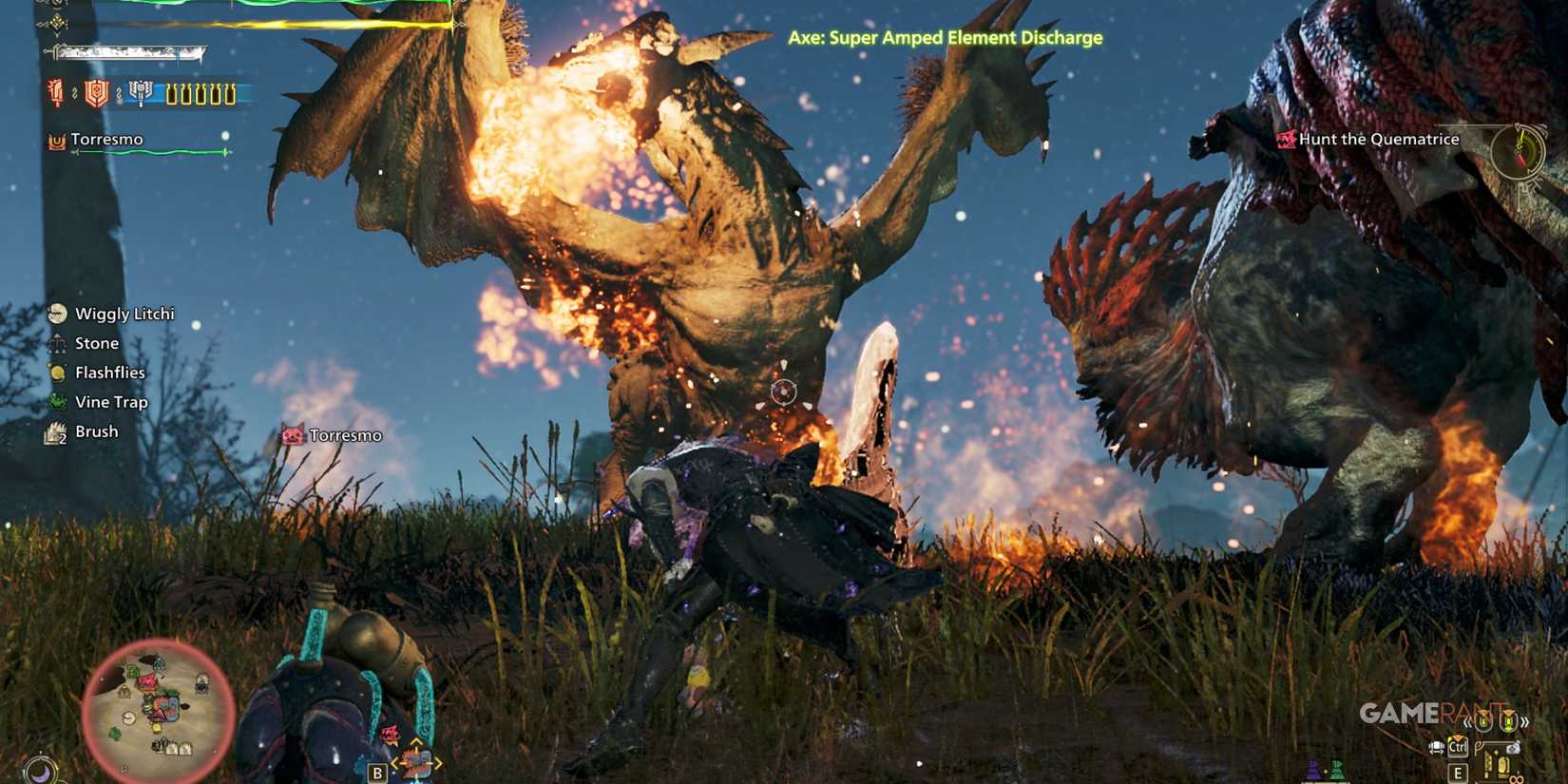1568x784 pixels.
Task: Click the B key prompt near the item bar
Action: pyautogui.click(x=377, y=774)
